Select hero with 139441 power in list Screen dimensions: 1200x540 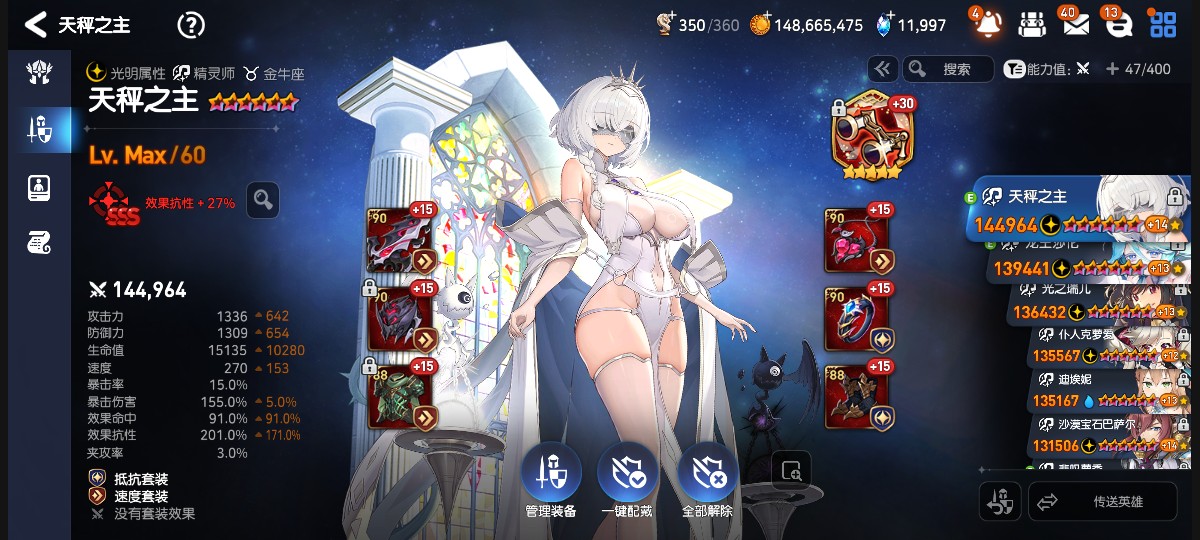(1085, 267)
